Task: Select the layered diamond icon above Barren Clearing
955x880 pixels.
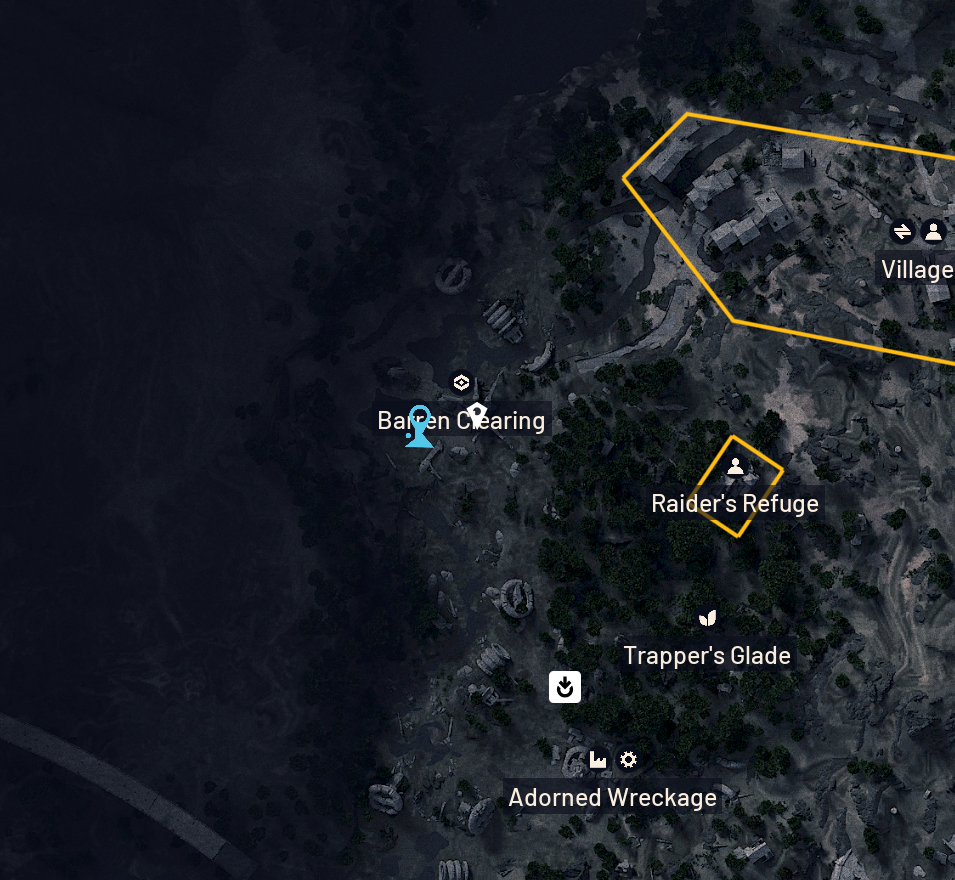Action: click(x=461, y=382)
